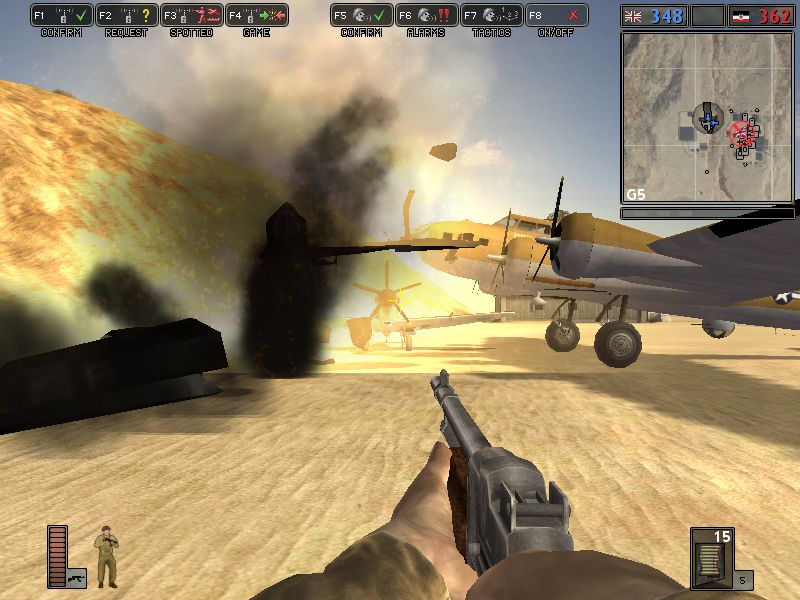Click the blue player marker on the minimap
Screen dimensions: 800x600
[708, 121]
